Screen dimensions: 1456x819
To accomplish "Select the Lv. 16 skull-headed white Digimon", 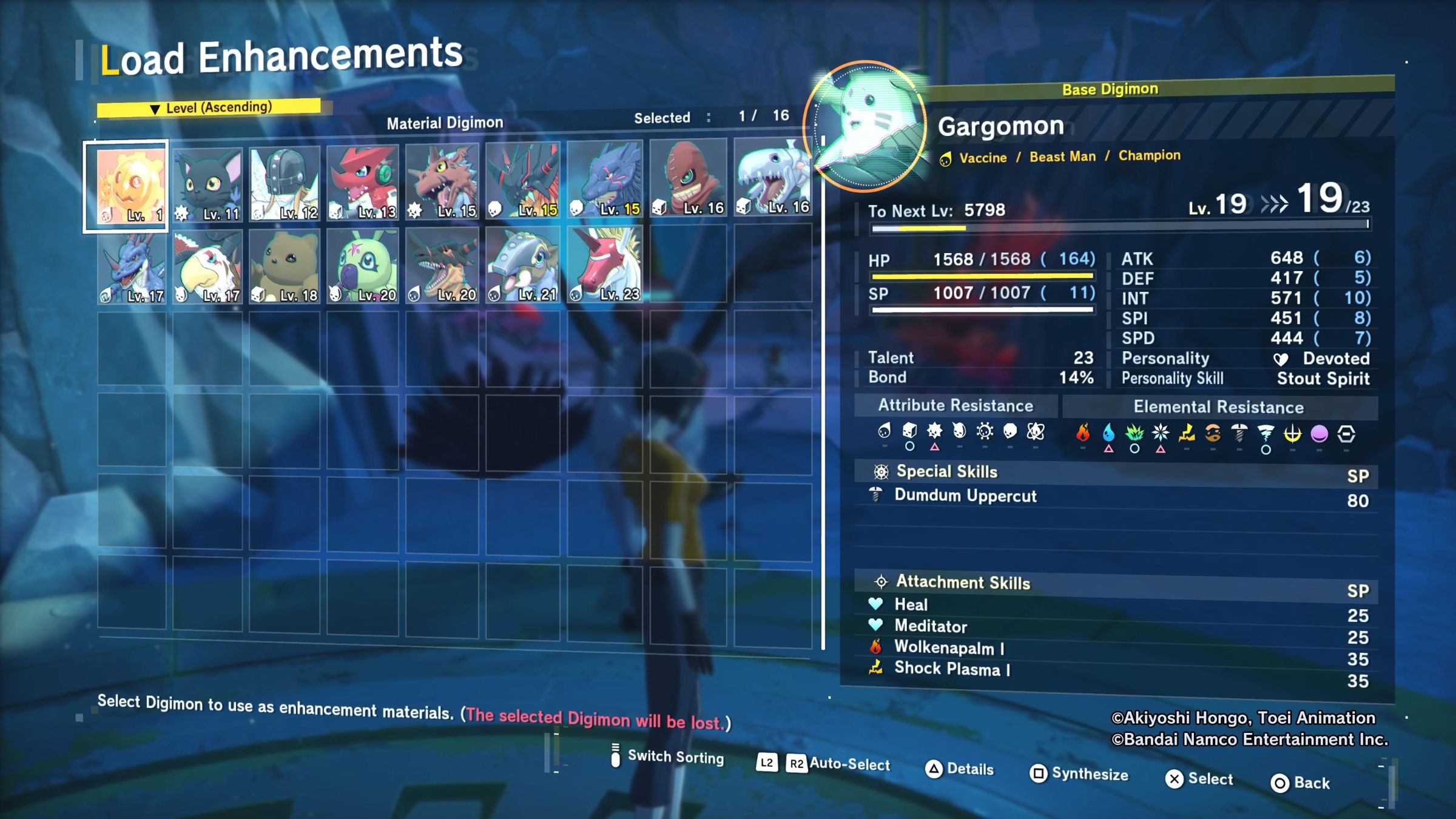I will pyautogui.click(x=772, y=176).
